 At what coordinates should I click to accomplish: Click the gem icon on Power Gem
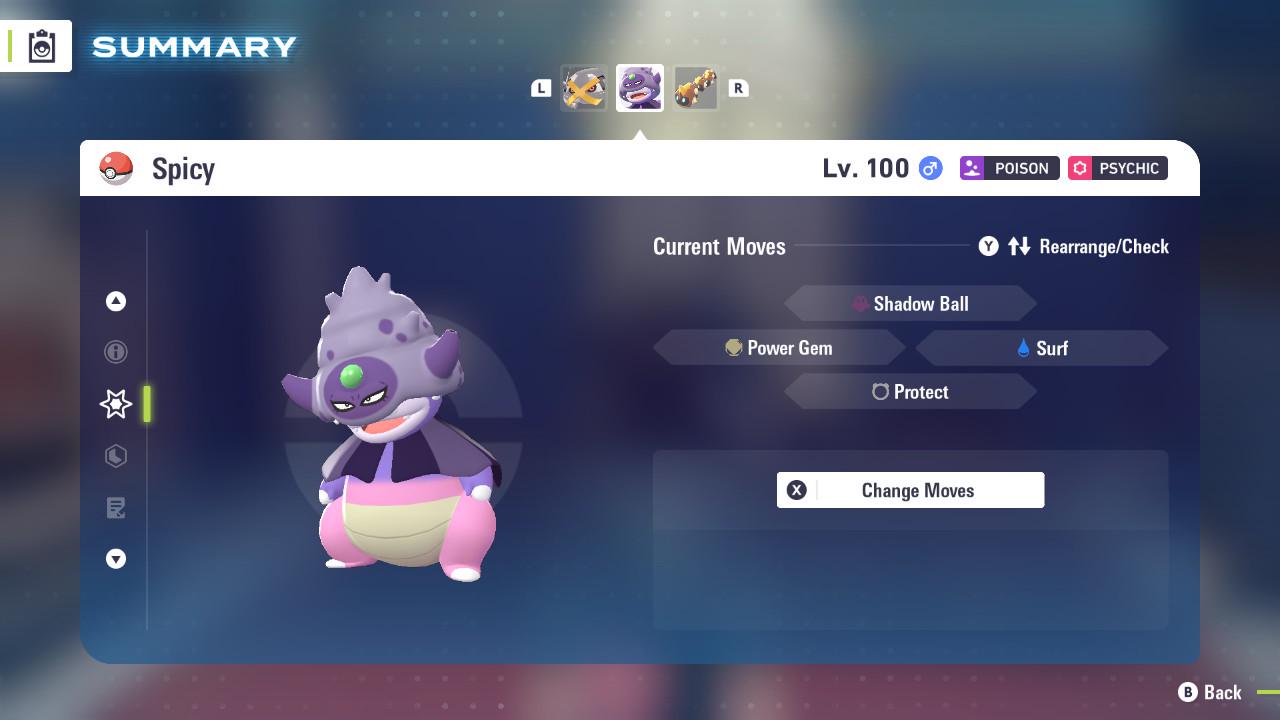tap(734, 347)
